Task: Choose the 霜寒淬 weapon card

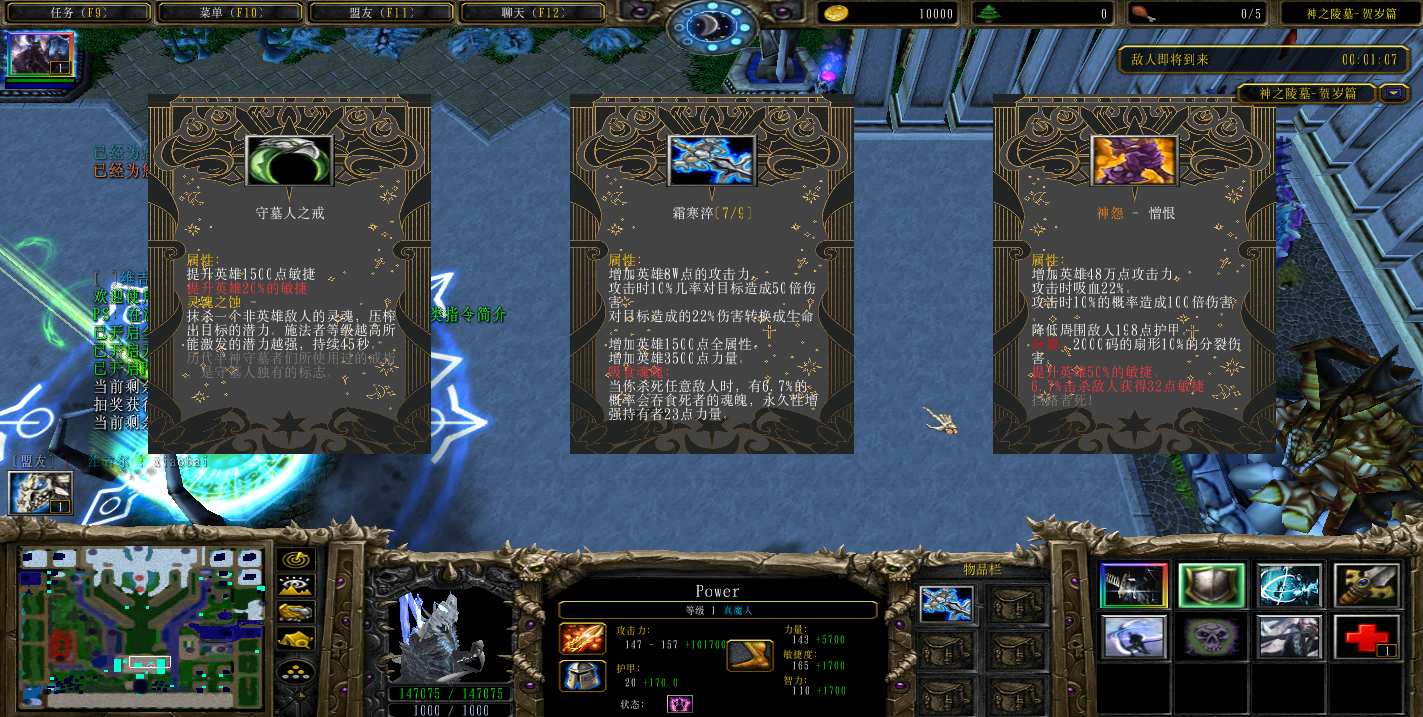Action: pos(711,274)
